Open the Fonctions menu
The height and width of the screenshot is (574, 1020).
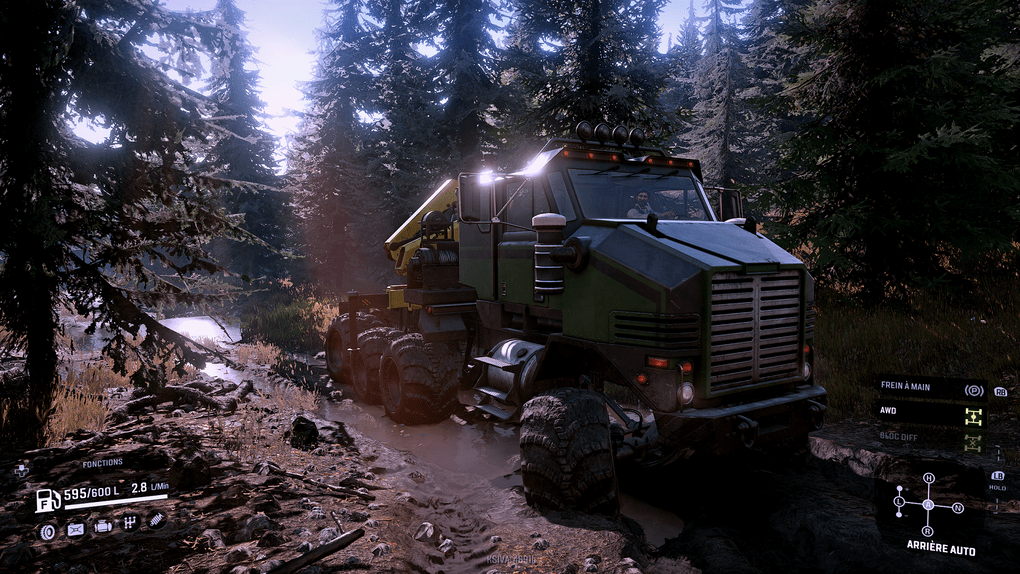[x=102, y=463]
